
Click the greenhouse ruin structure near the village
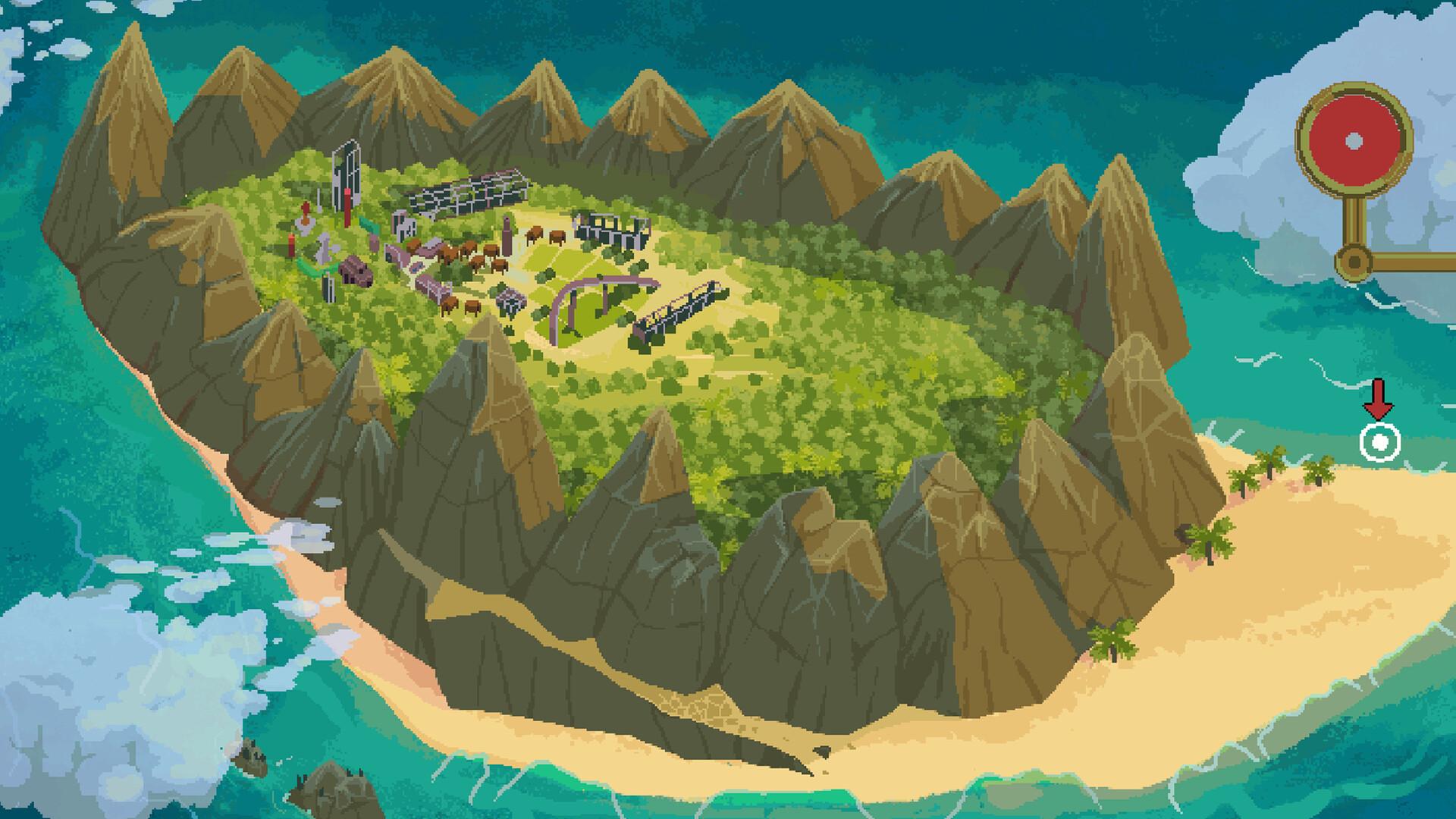coord(467,193)
